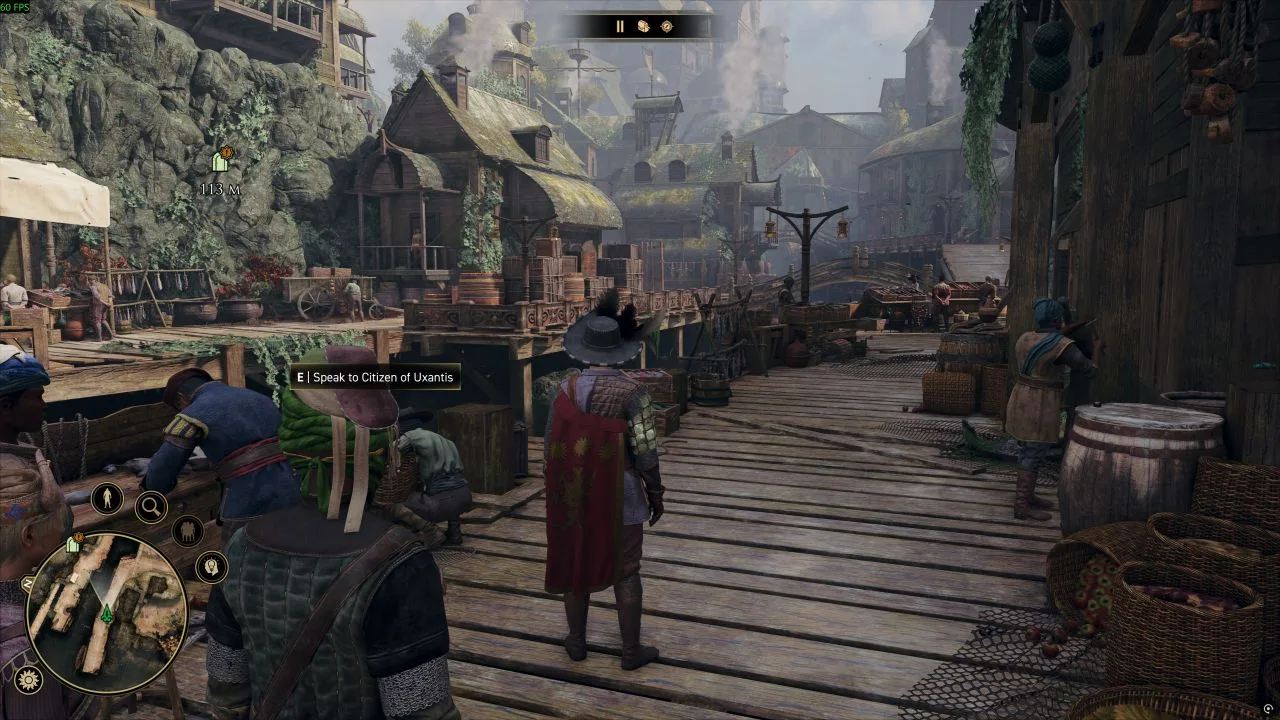Select the stacked crates icon in the top bar
The image size is (1280, 720).
[644, 26]
